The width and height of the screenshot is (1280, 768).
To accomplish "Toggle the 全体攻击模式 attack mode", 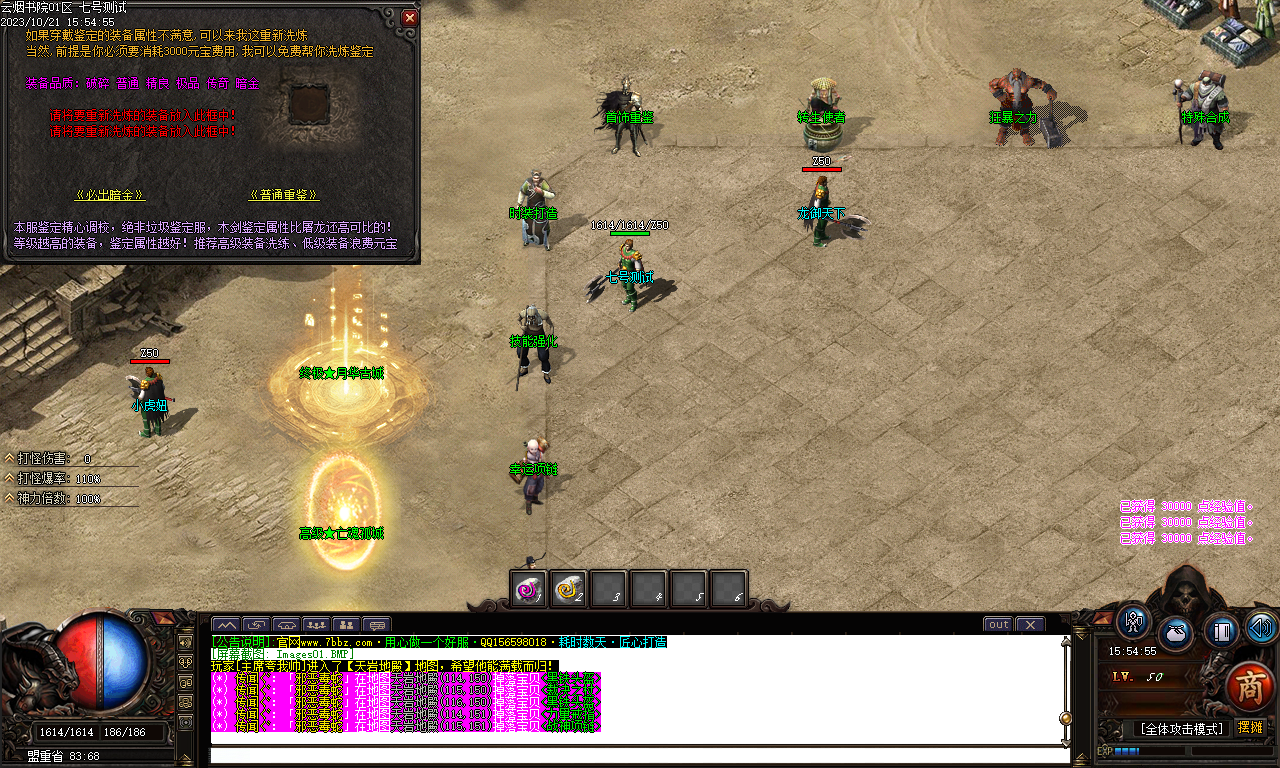I will point(1182,729).
